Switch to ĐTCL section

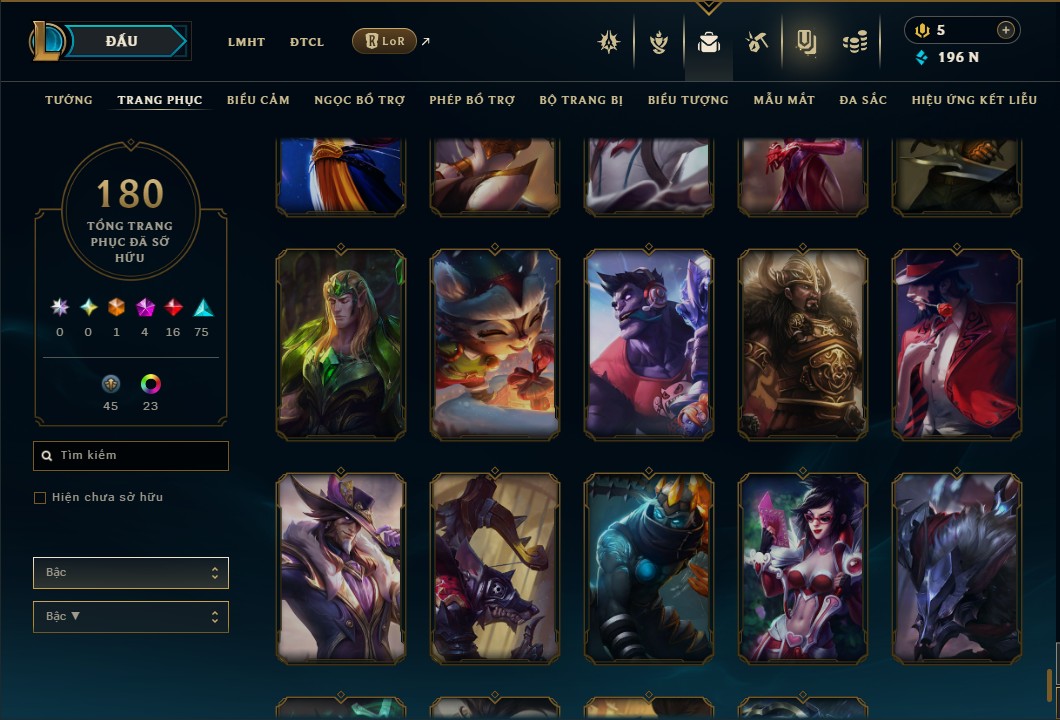click(307, 42)
